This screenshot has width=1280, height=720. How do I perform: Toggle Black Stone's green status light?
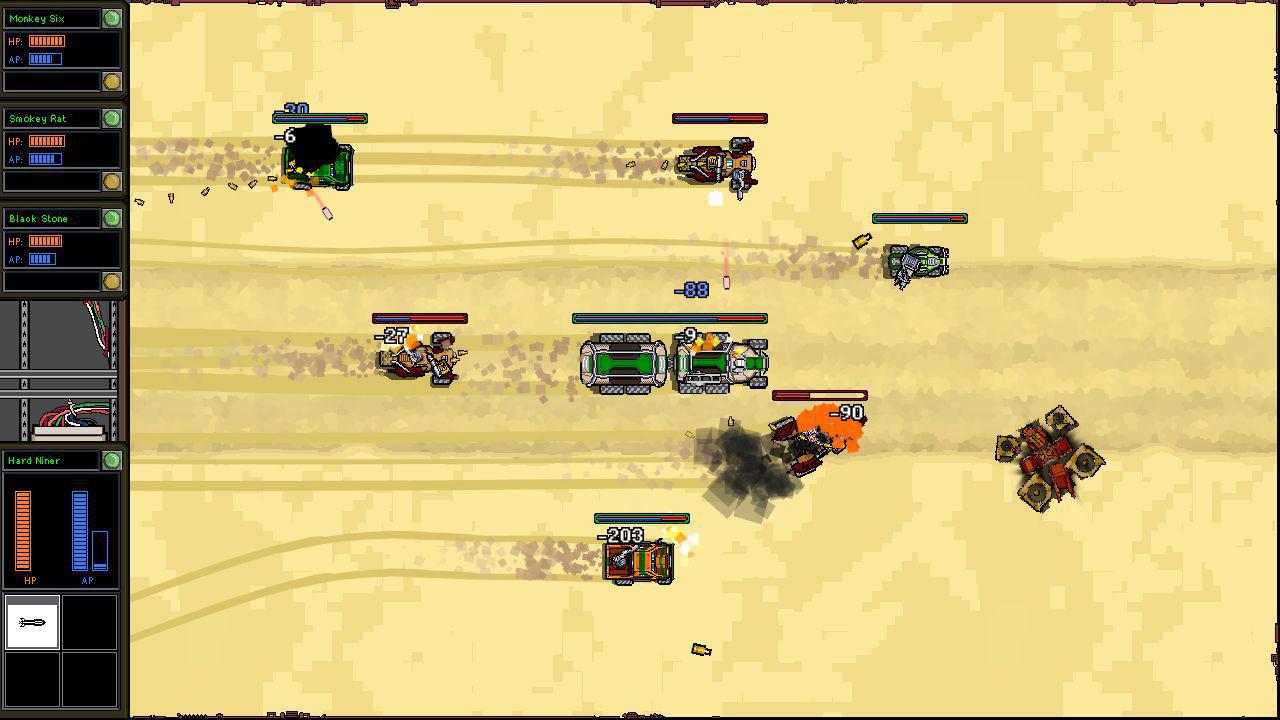(111, 218)
